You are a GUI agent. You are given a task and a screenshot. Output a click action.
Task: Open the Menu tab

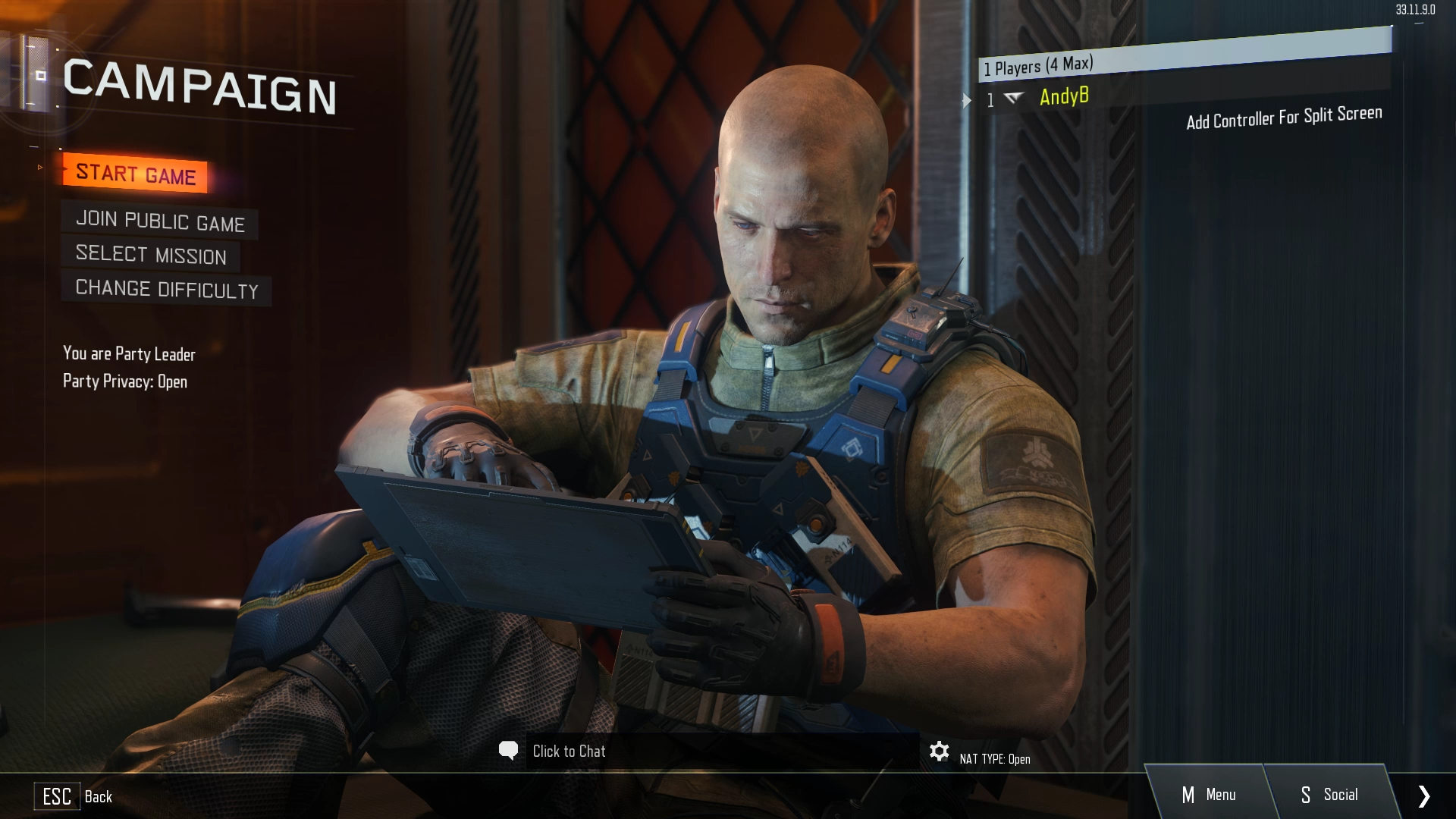pos(1209,795)
